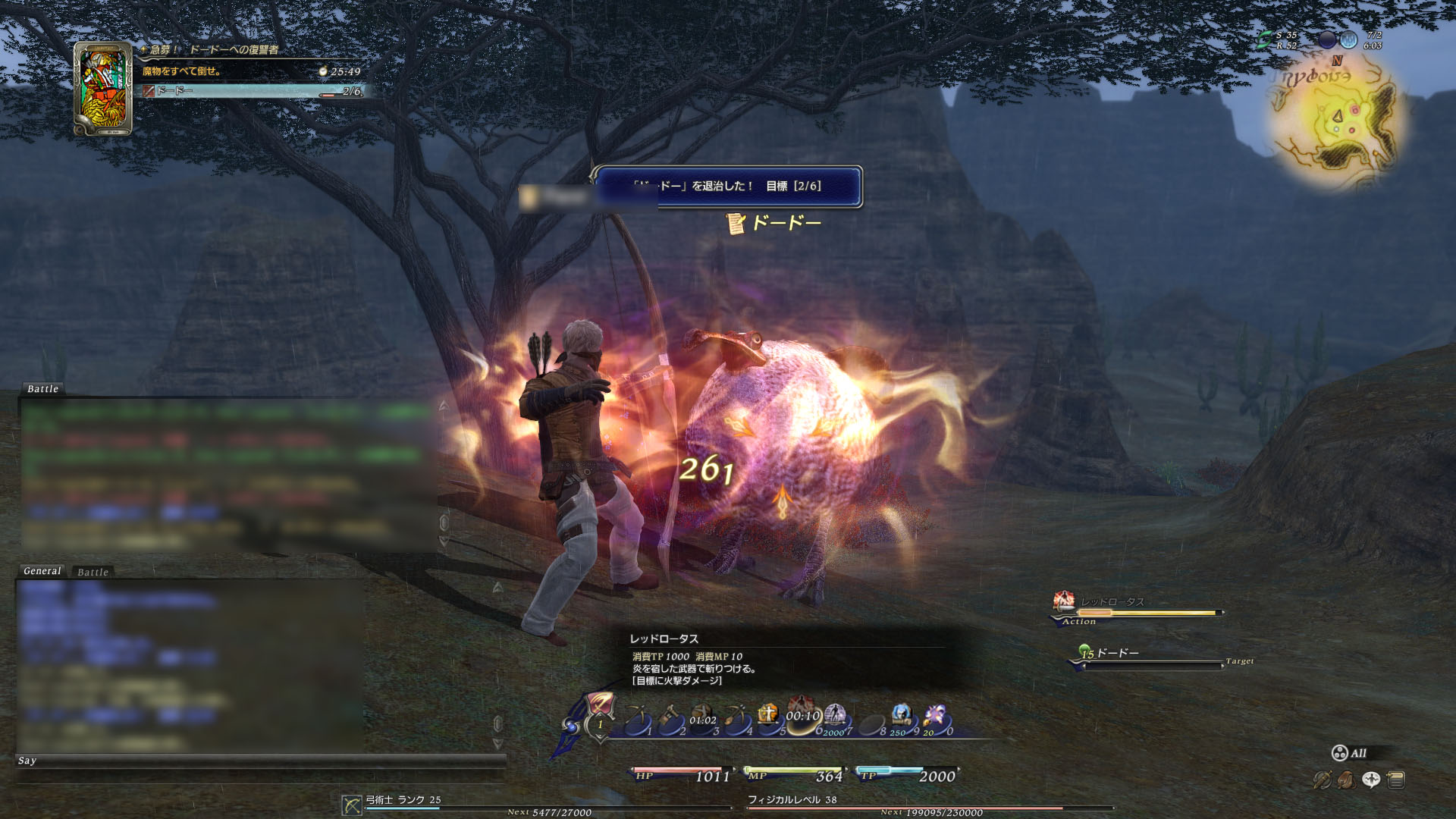The width and height of the screenshot is (1456, 819).
Task: Focus the Say chat input line
Action: [258, 761]
